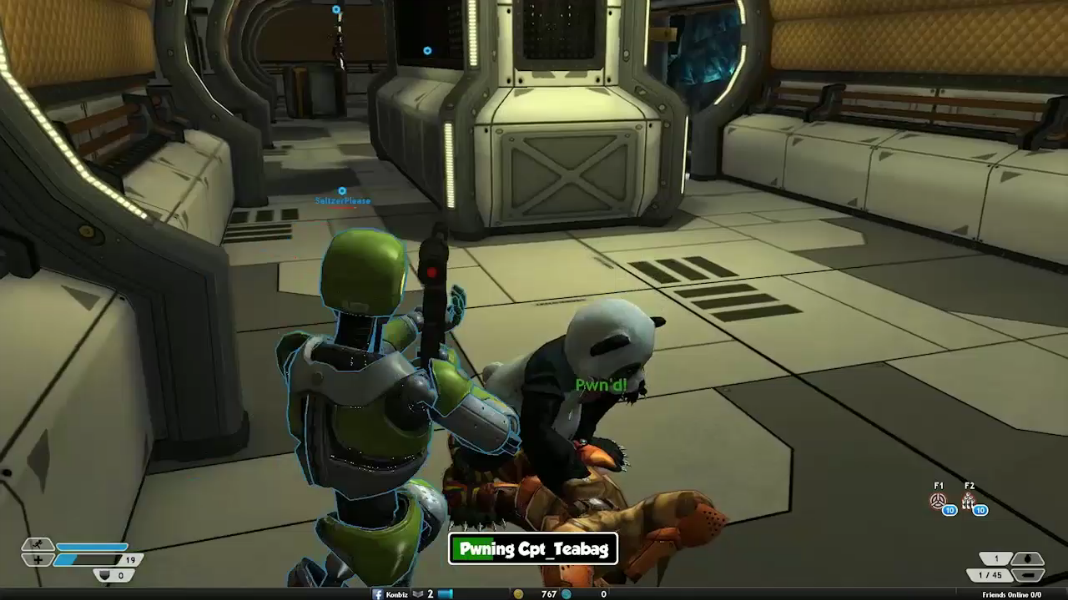
Task: Click the plus sign health icon
Action: point(38,560)
